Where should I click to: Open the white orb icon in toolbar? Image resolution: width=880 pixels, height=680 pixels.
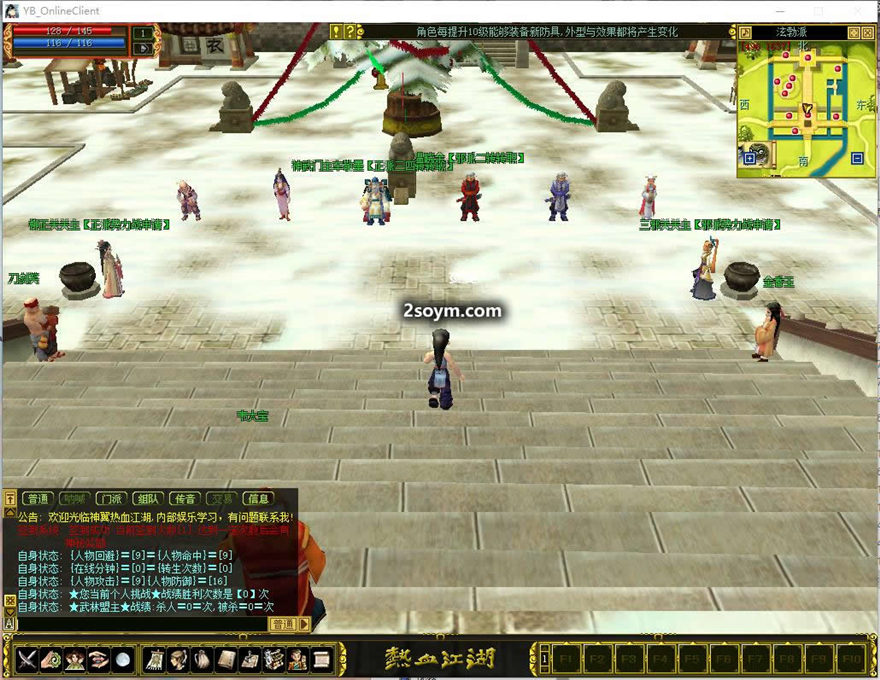click(x=121, y=660)
